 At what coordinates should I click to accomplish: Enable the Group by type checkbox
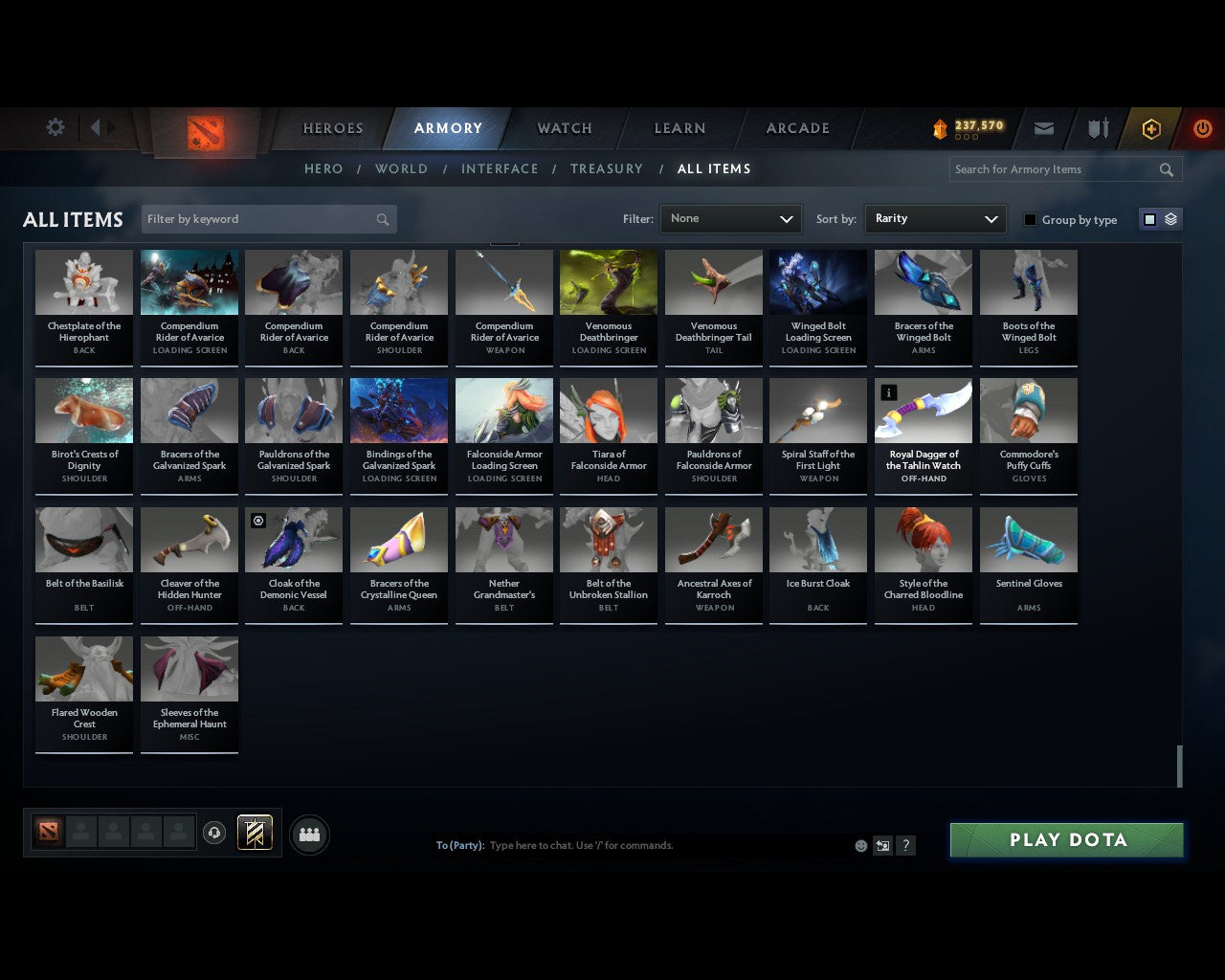click(1030, 219)
